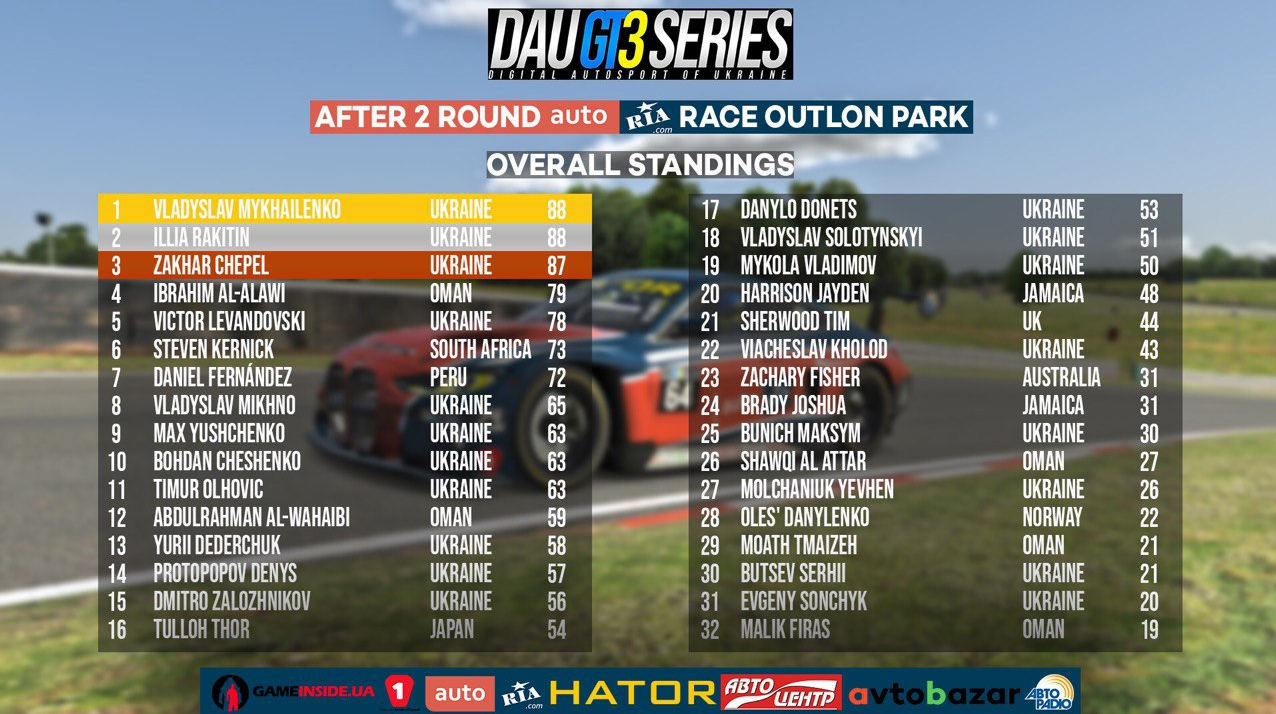Open the avtobazar sponsor logo
1276x714 pixels.
933,693
